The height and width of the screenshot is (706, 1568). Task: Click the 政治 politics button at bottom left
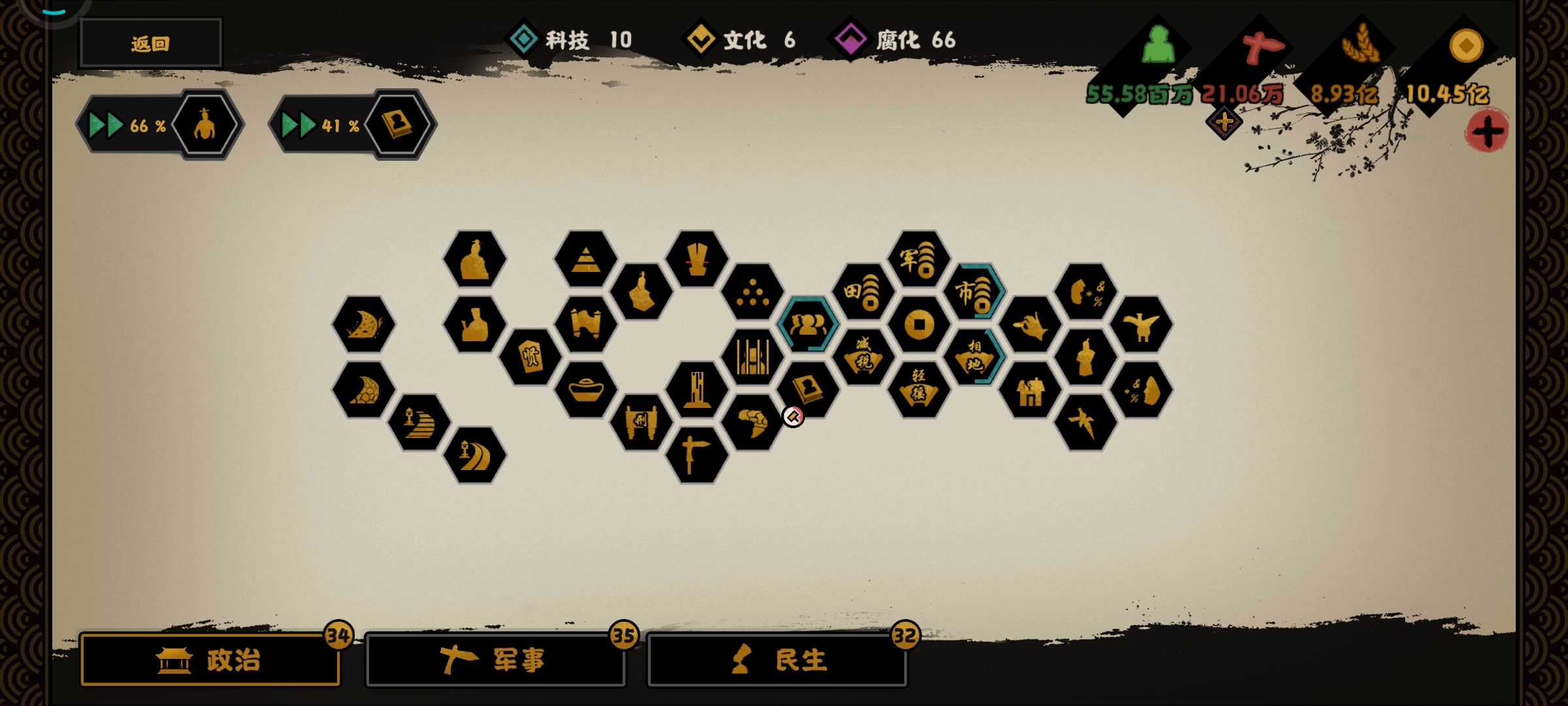coord(209,660)
